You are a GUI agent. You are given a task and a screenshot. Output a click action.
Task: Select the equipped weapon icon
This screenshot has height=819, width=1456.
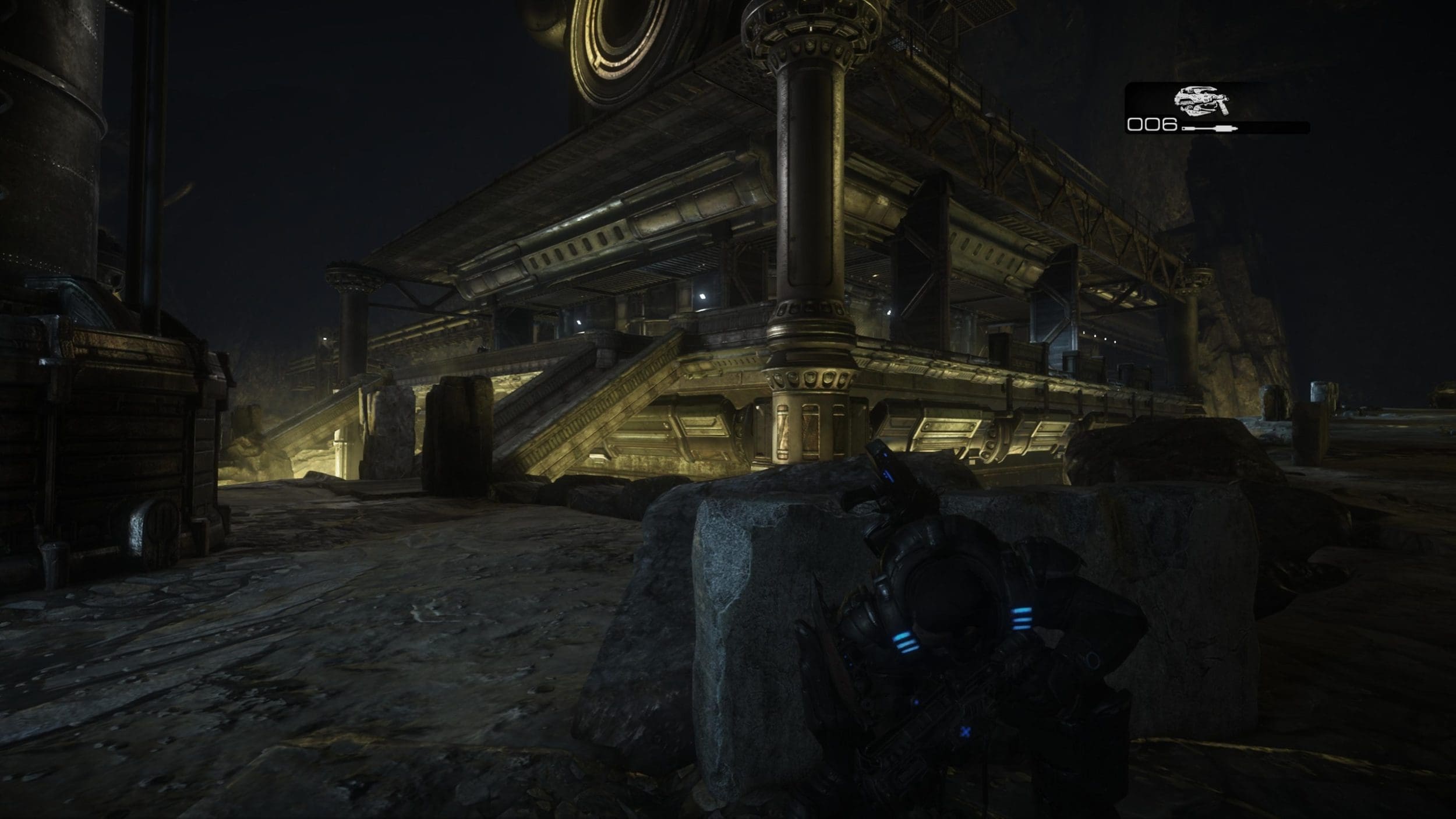[x=1200, y=101]
